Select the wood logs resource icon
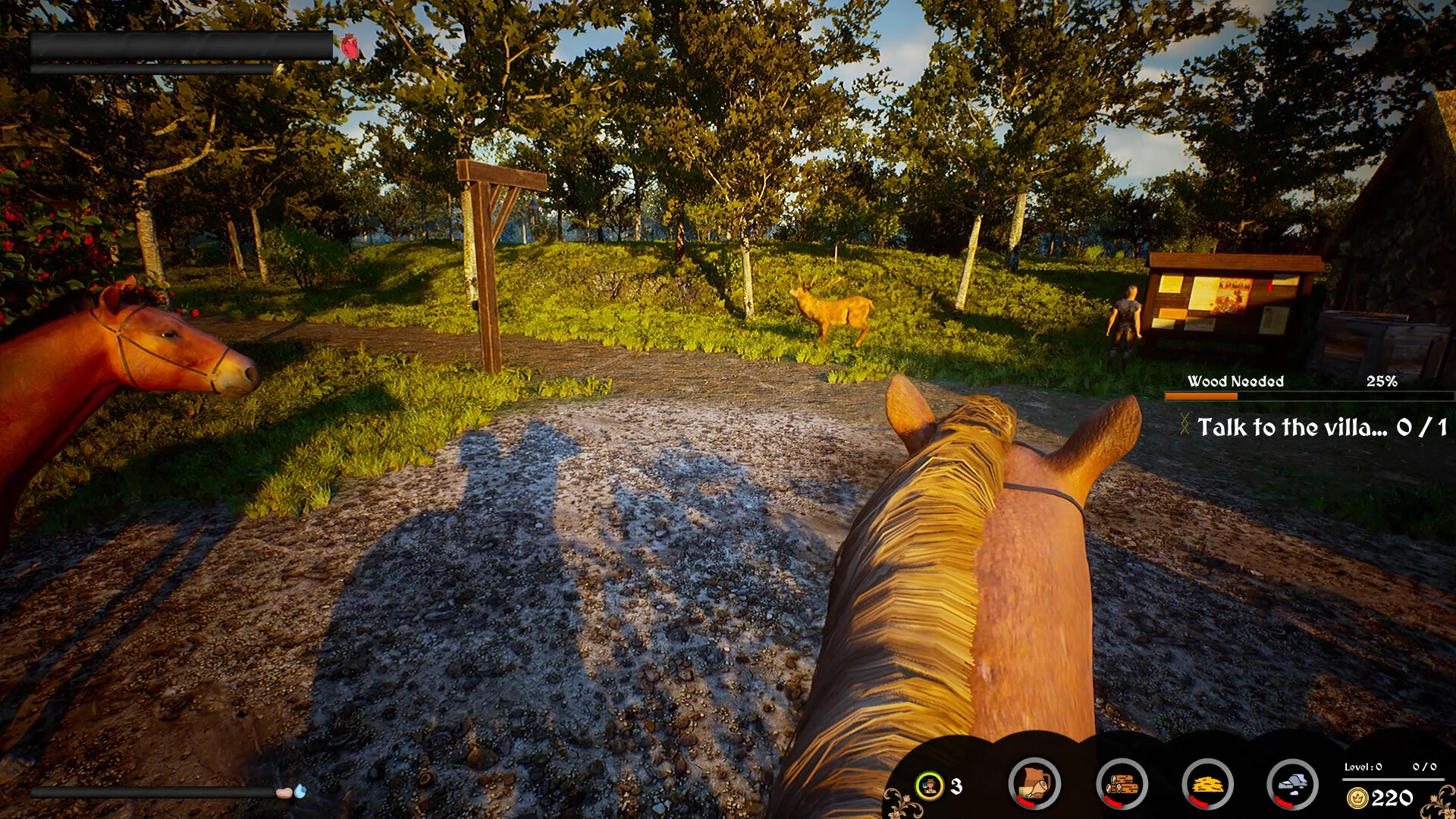 point(1122,784)
